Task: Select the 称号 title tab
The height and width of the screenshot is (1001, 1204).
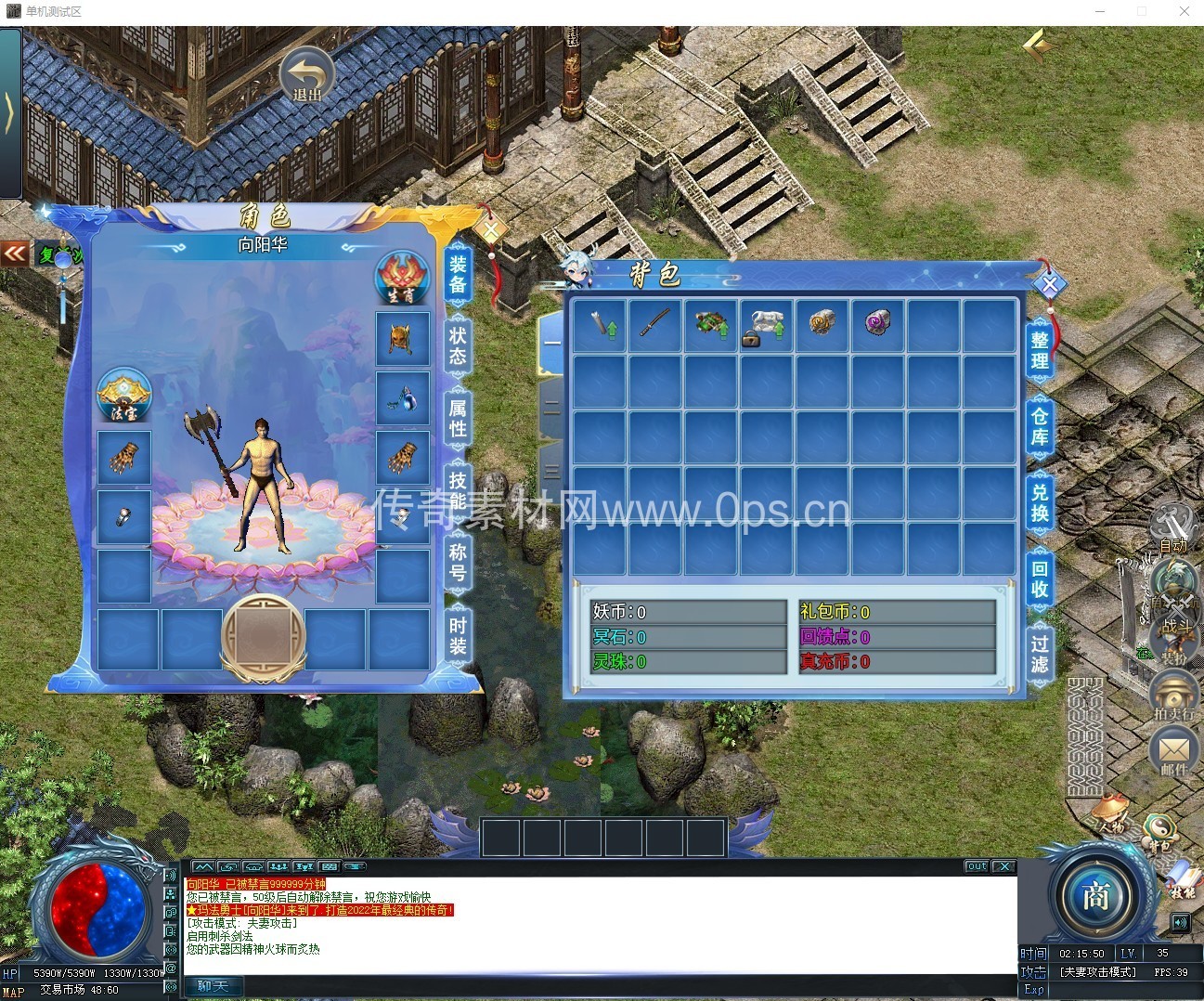Action: 458,562
